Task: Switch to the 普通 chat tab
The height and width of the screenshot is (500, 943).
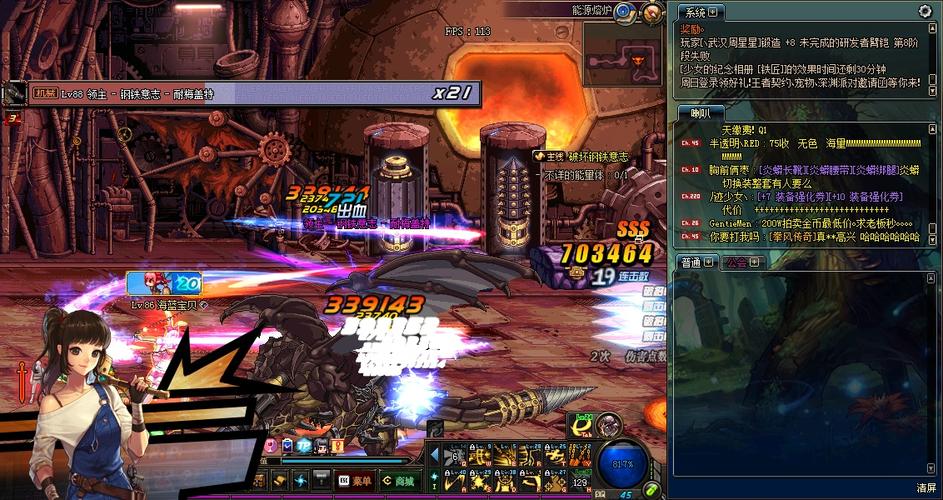Action: (691, 262)
